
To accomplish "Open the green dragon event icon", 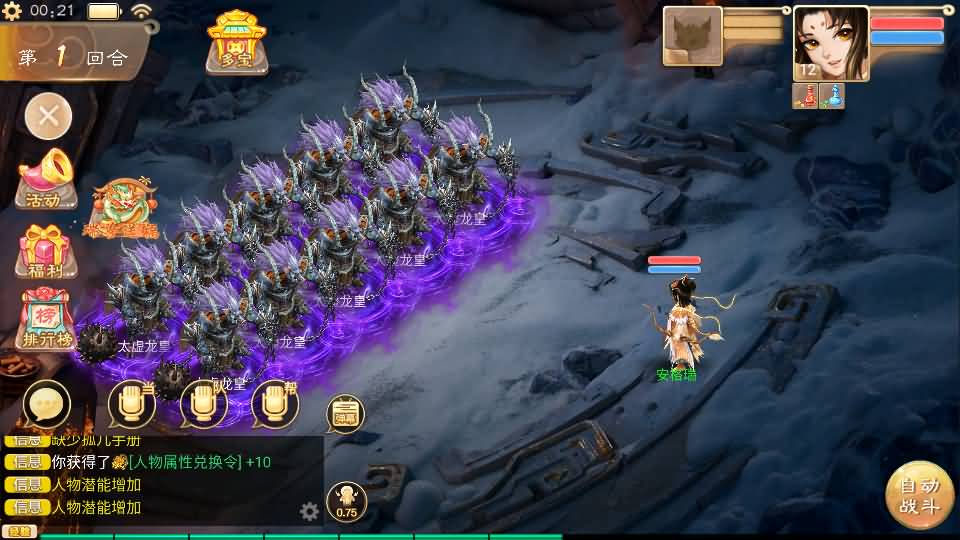I will pos(121,208).
